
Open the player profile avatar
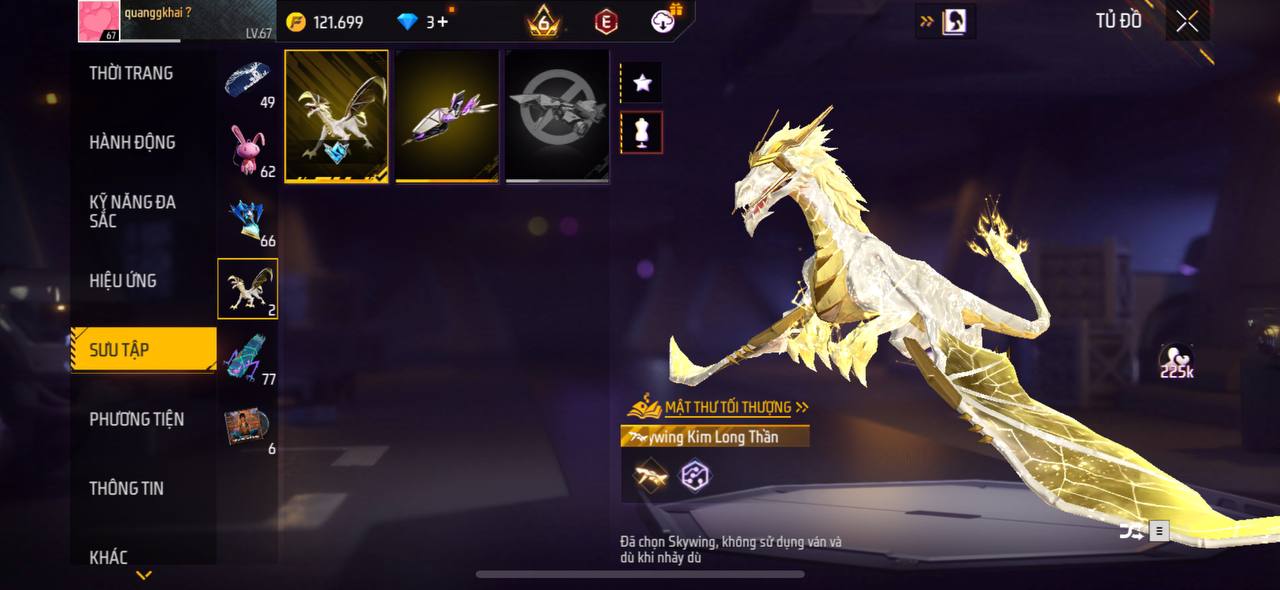[99, 21]
